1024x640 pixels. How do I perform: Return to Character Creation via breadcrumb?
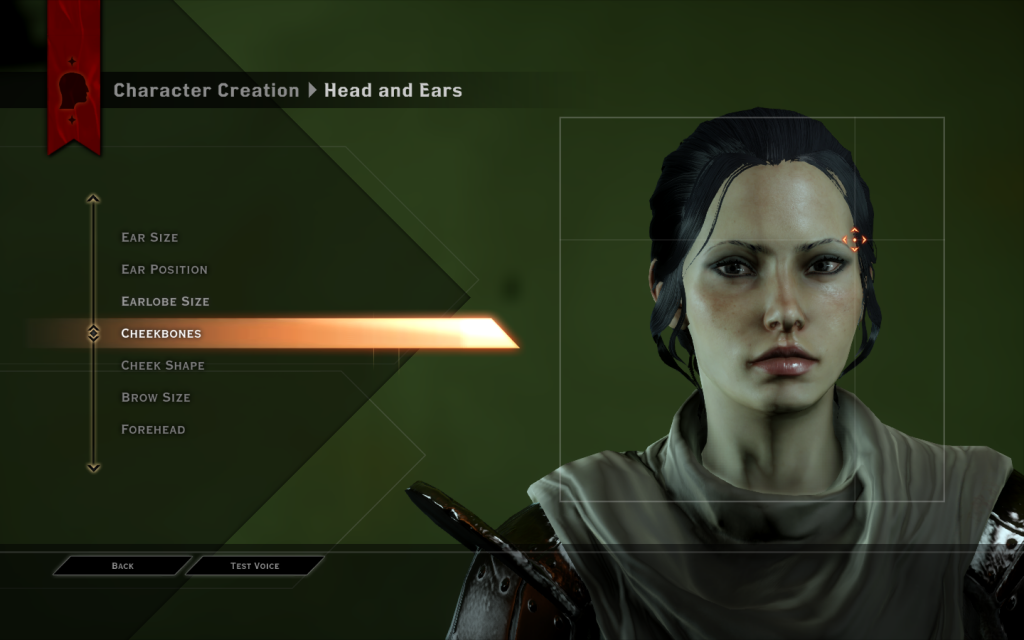(x=206, y=91)
